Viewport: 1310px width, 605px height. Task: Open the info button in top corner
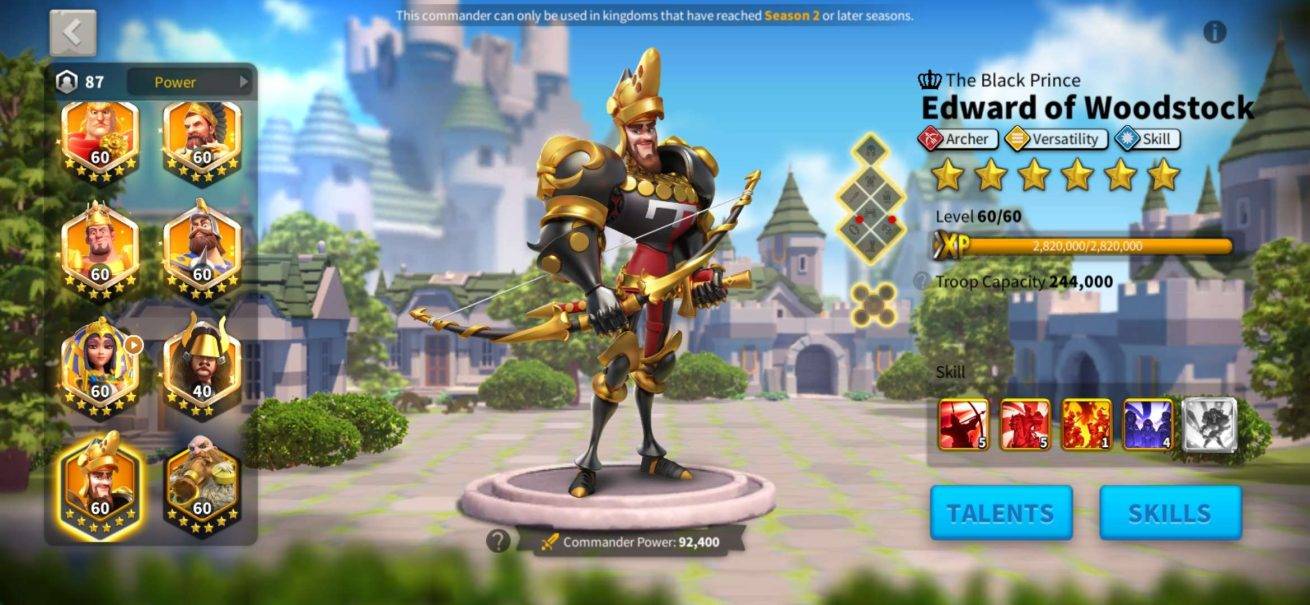click(x=1214, y=32)
